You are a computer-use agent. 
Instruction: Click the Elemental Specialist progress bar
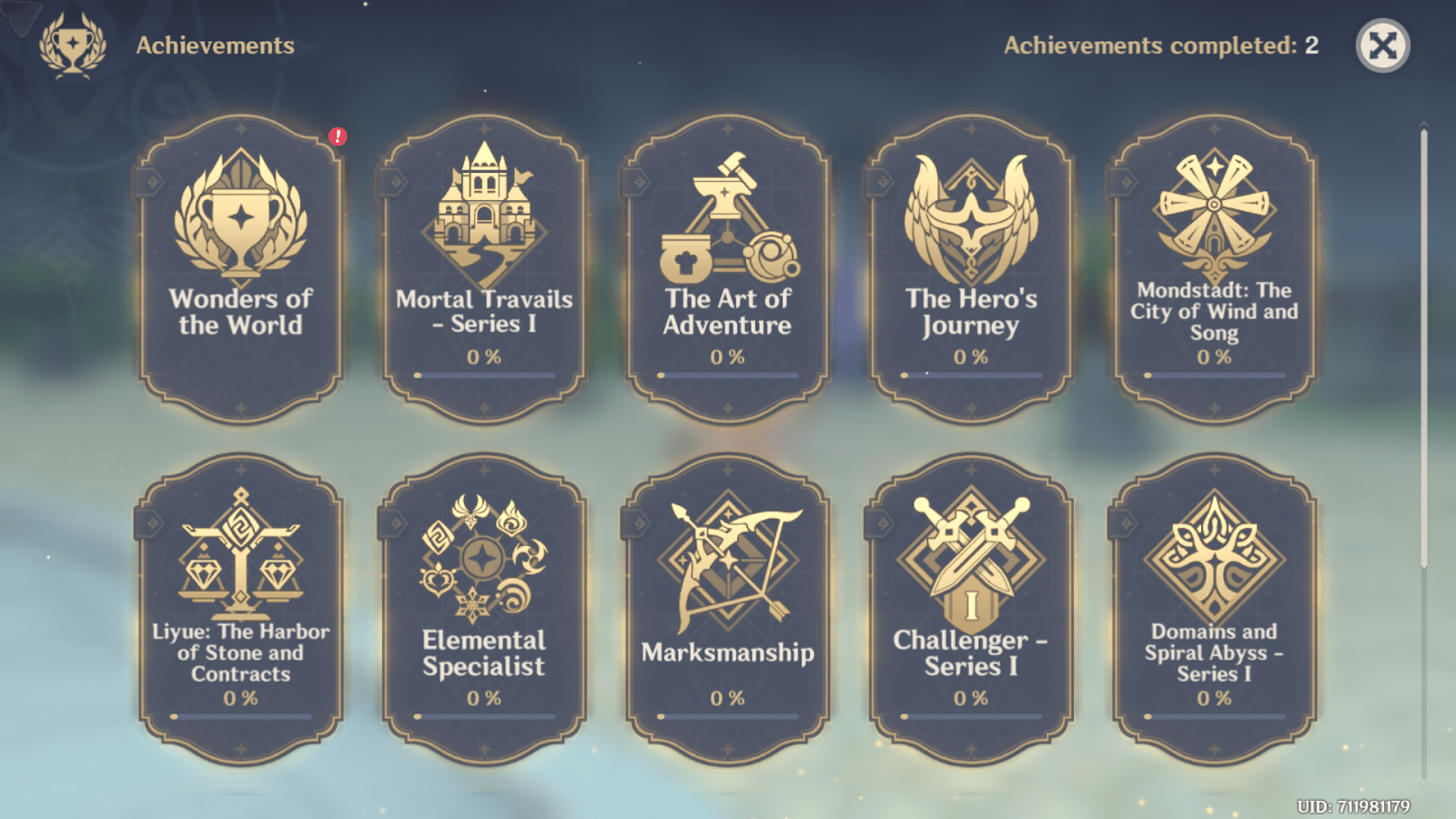482,719
